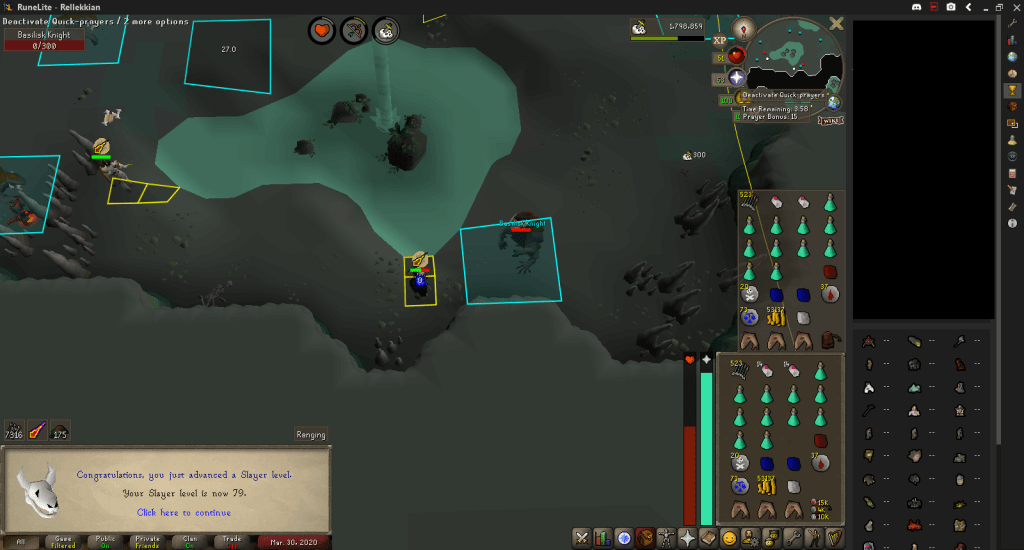Take a screenshot with the camera button
This screenshot has height=550, width=1024.
click(x=950, y=7)
